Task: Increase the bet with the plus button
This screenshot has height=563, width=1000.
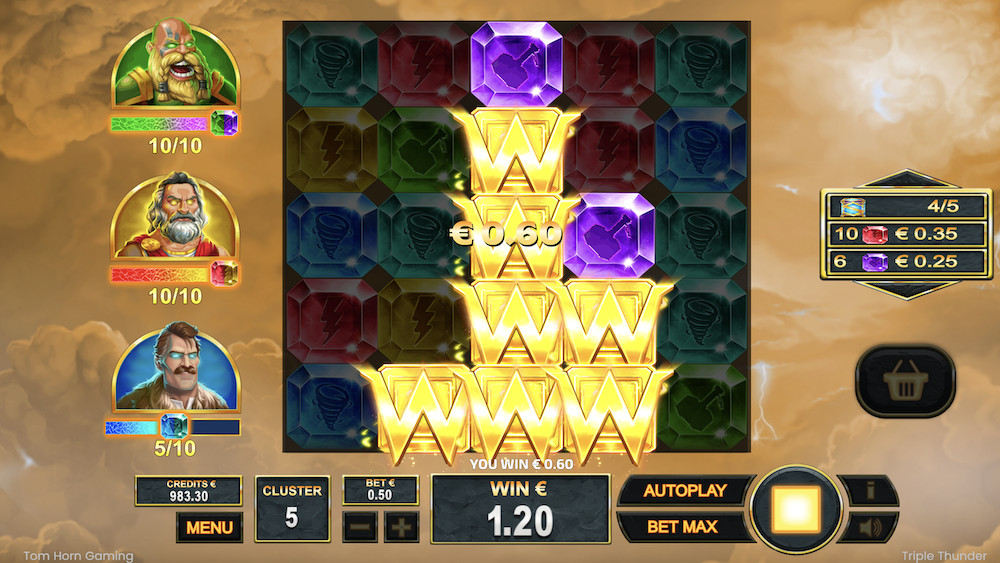Action: click(x=401, y=527)
